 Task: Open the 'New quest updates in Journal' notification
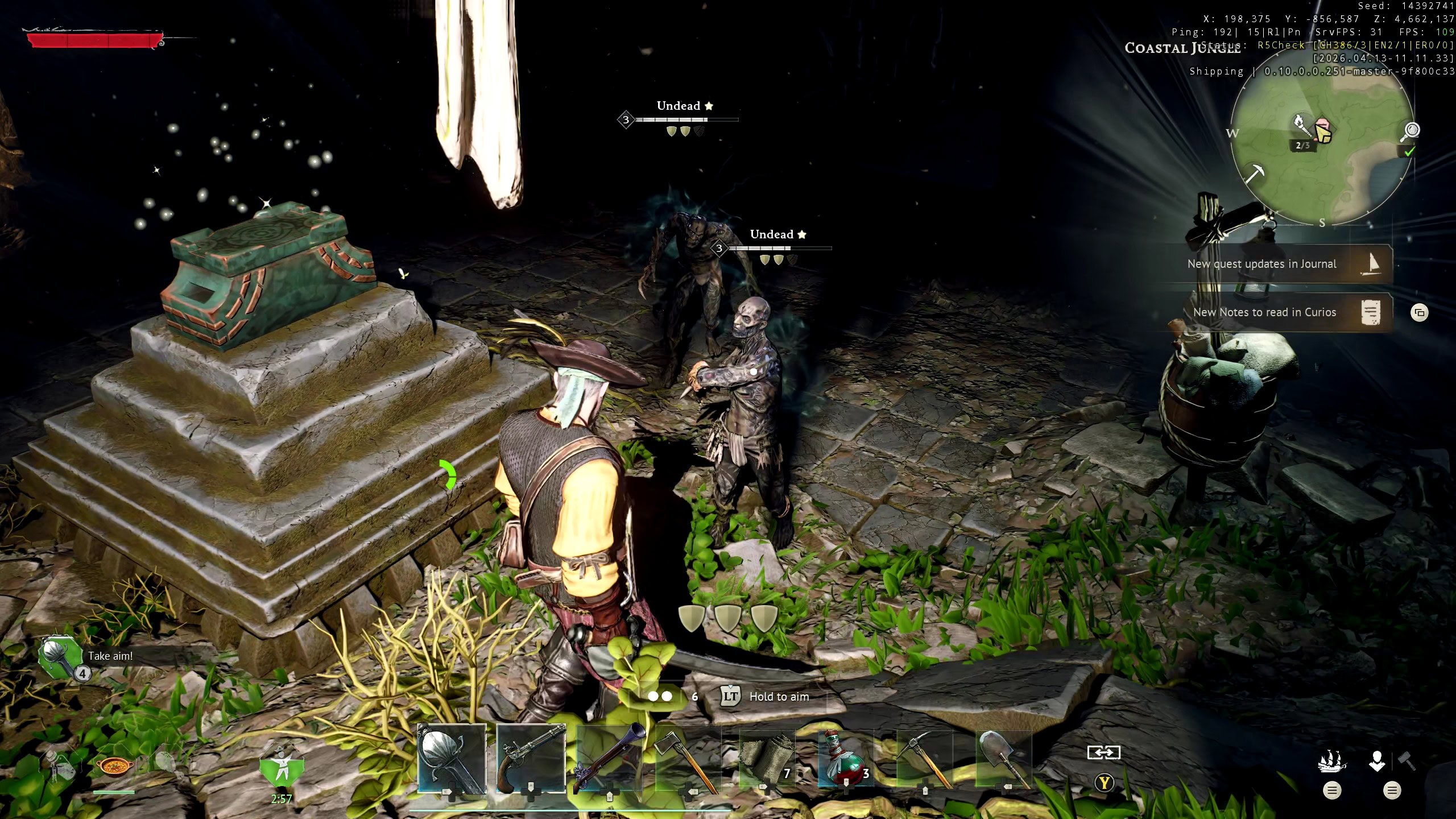point(1280,264)
